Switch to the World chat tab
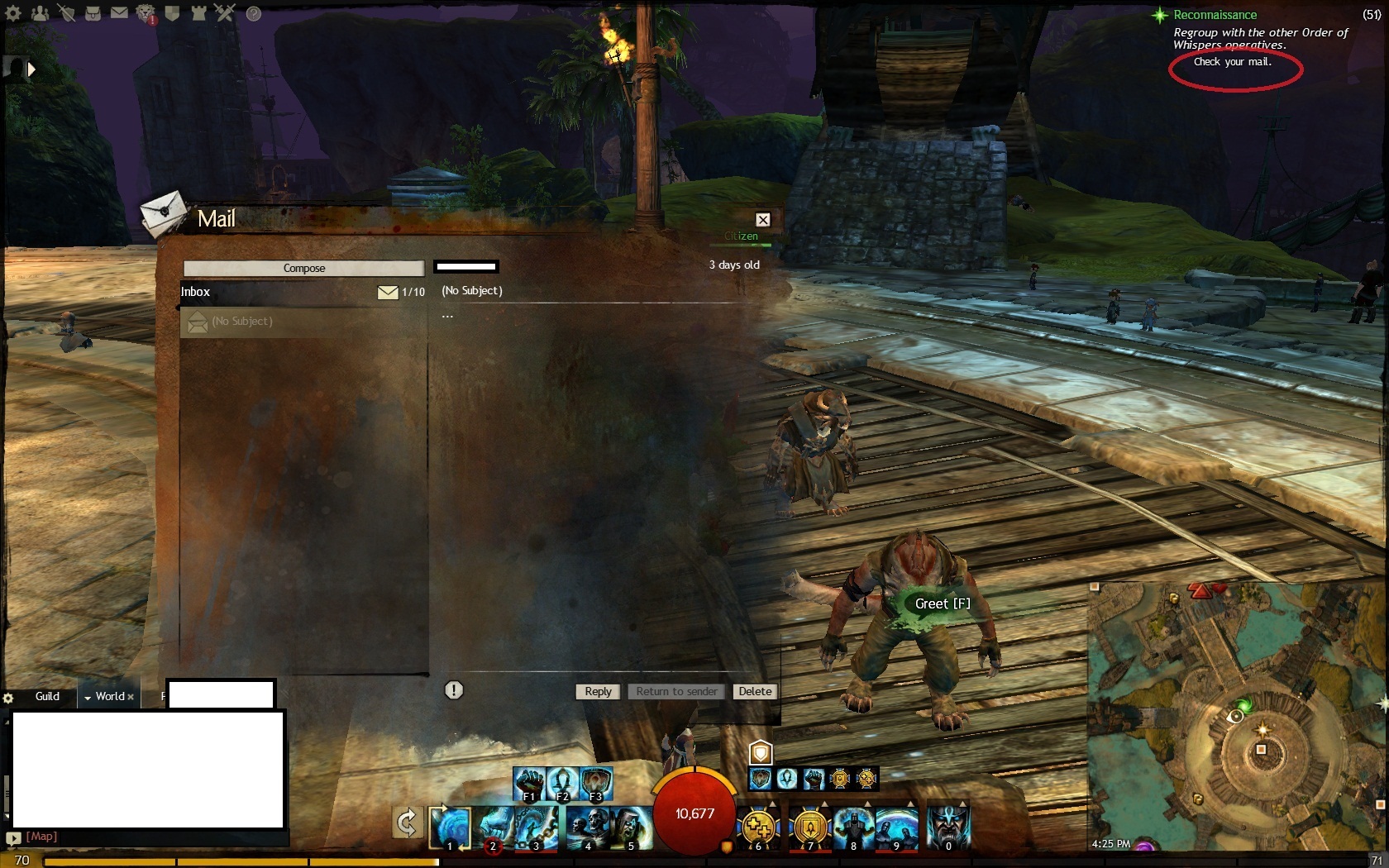Image resolution: width=1389 pixels, height=868 pixels. tap(109, 696)
